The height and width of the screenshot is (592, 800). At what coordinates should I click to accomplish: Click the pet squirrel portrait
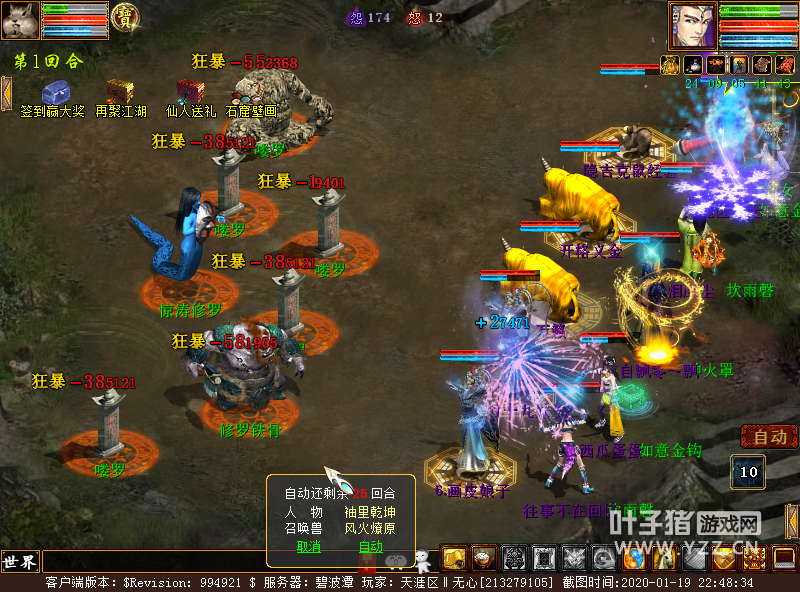[x=20, y=20]
